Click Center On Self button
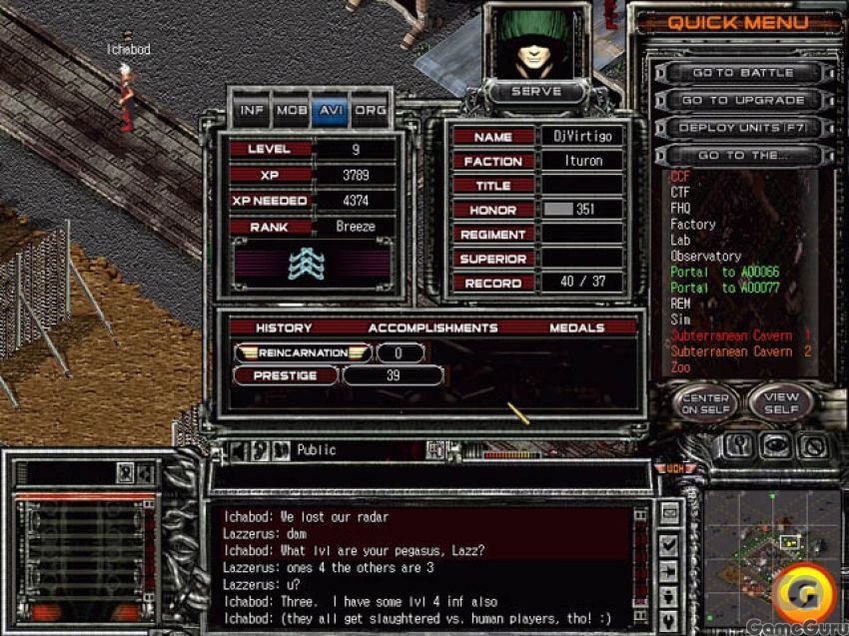This screenshot has width=849, height=636. (x=705, y=404)
